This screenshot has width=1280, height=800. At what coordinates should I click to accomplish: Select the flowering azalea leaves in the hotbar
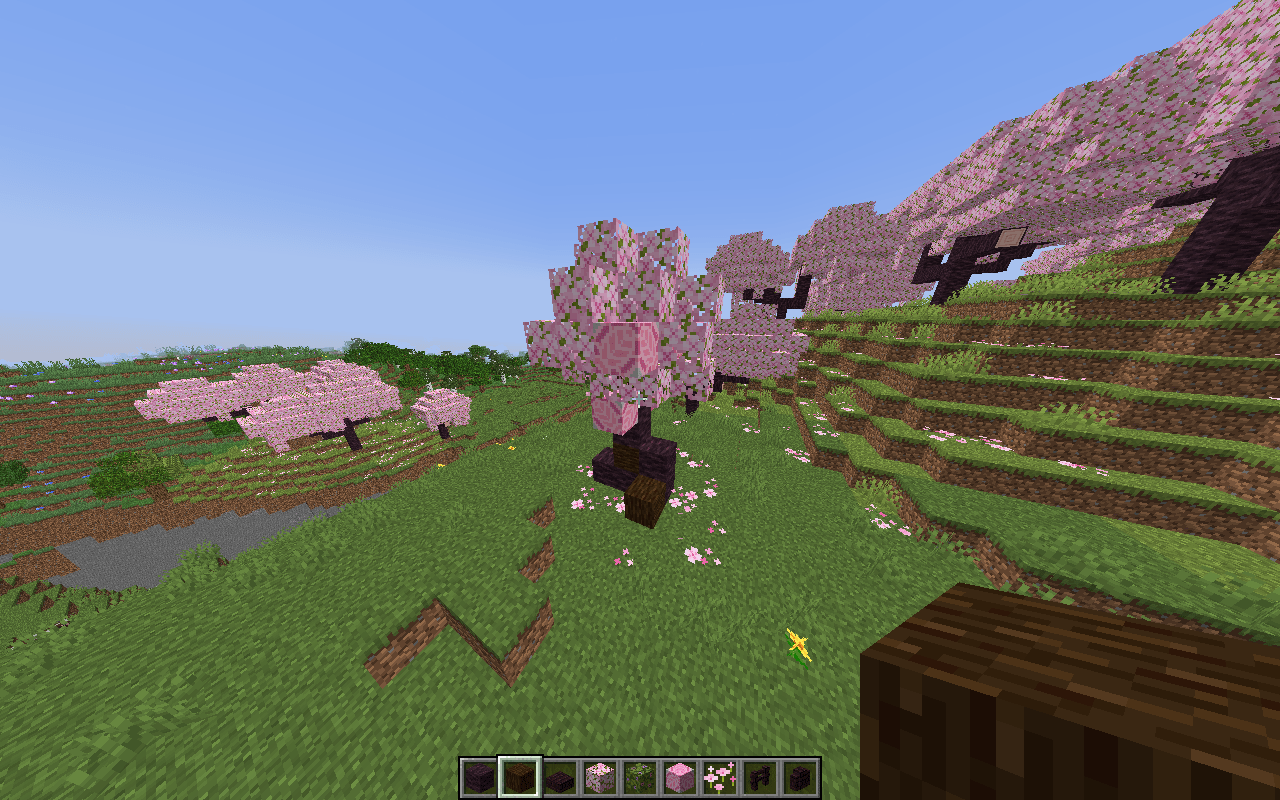[x=640, y=773]
